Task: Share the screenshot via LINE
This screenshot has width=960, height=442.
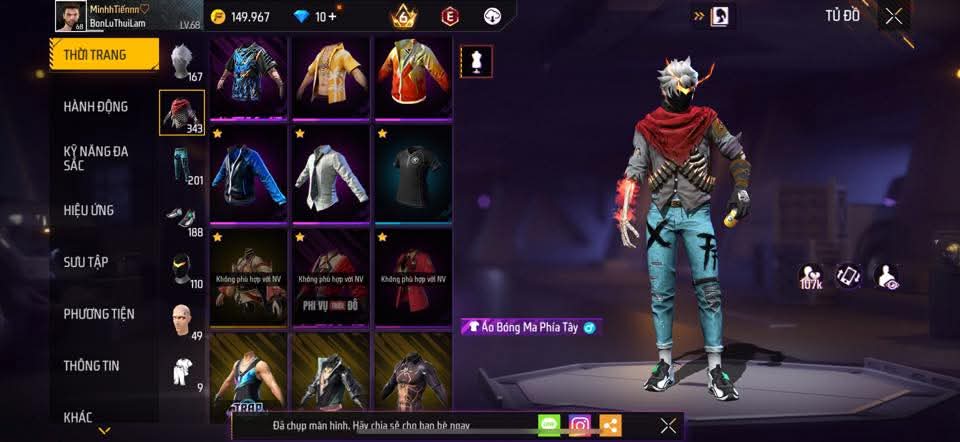Action: [548, 425]
